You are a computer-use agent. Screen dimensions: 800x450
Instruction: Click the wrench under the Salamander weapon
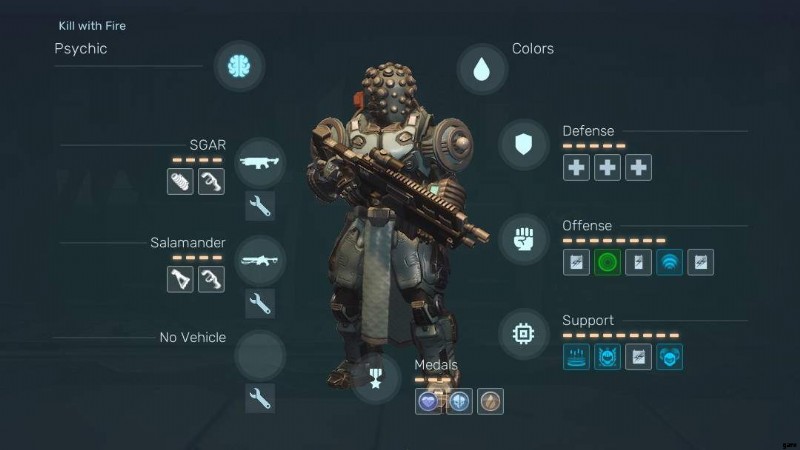260,304
